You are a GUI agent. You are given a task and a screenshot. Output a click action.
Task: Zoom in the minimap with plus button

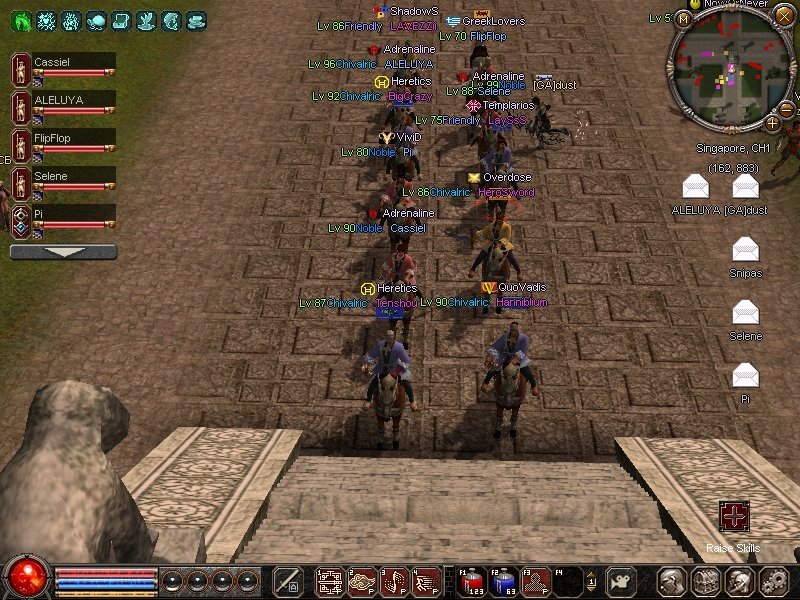pyautogui.click(x=772, y=123)
